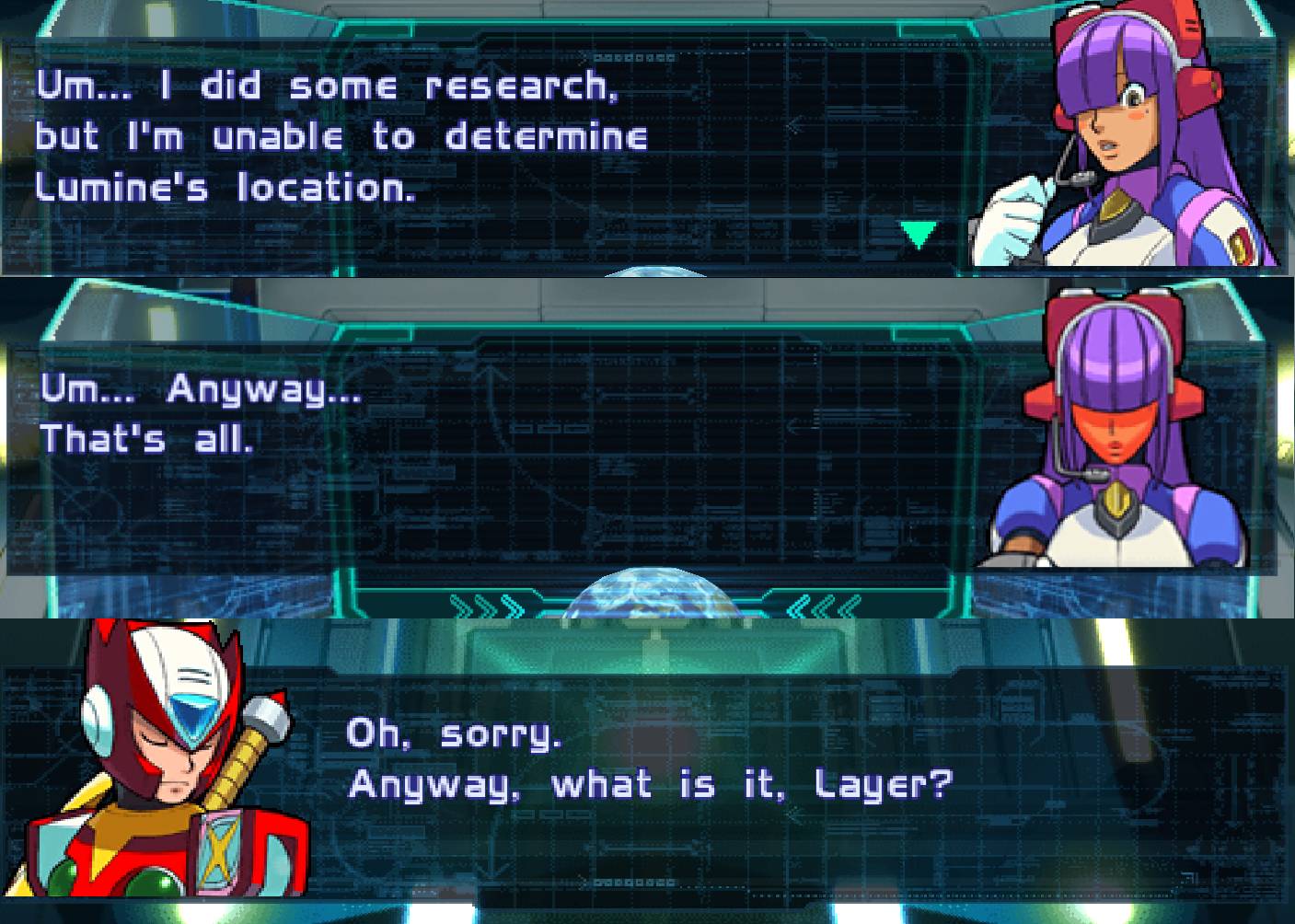Viewport: 1295px width, 924px height.
Task: Advance dialogue with the green down arrow
Action: (x=918, y=234)
